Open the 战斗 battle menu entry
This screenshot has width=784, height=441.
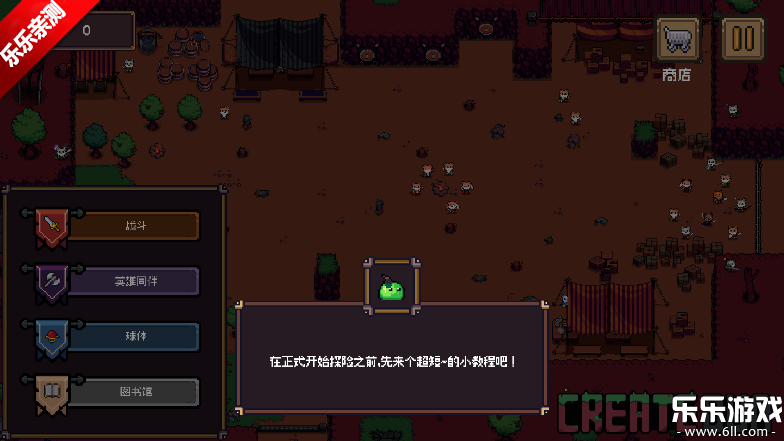pos(134,226)
